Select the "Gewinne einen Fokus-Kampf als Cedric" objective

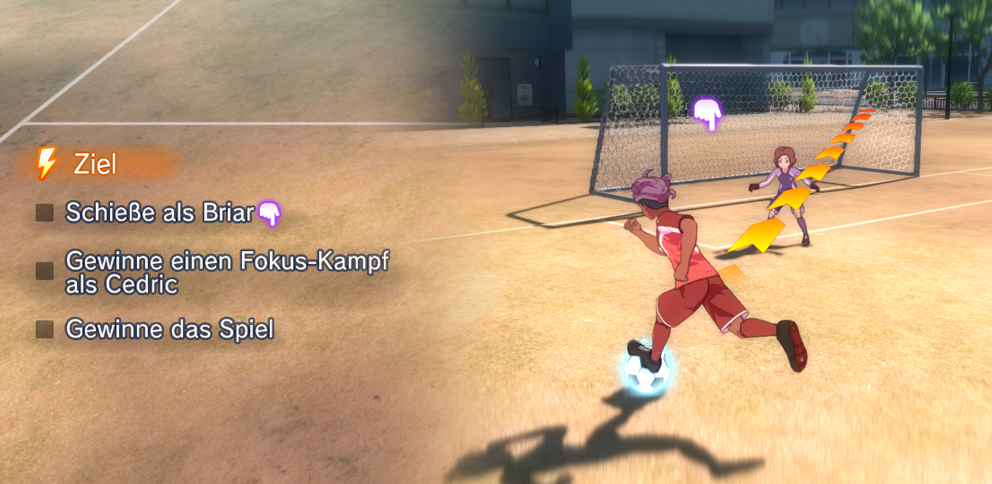click(226, 271)
